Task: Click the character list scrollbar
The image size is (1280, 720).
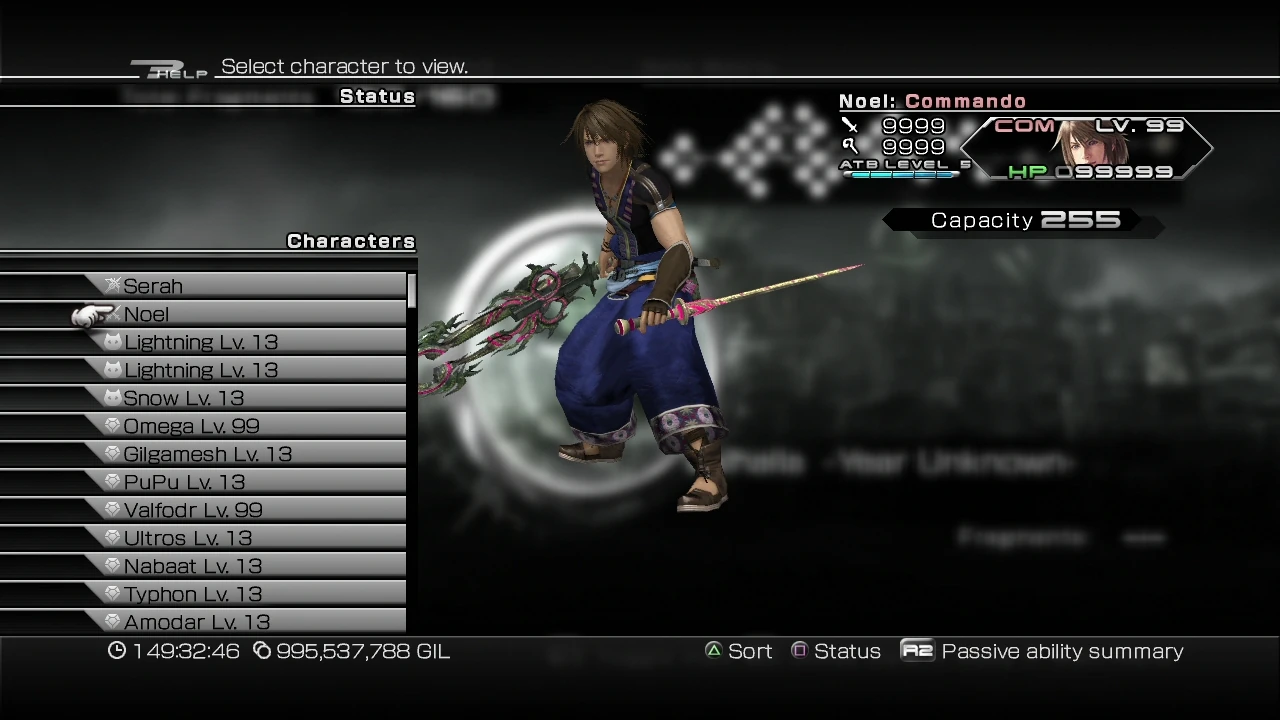Action: click(x=410, y=290)
